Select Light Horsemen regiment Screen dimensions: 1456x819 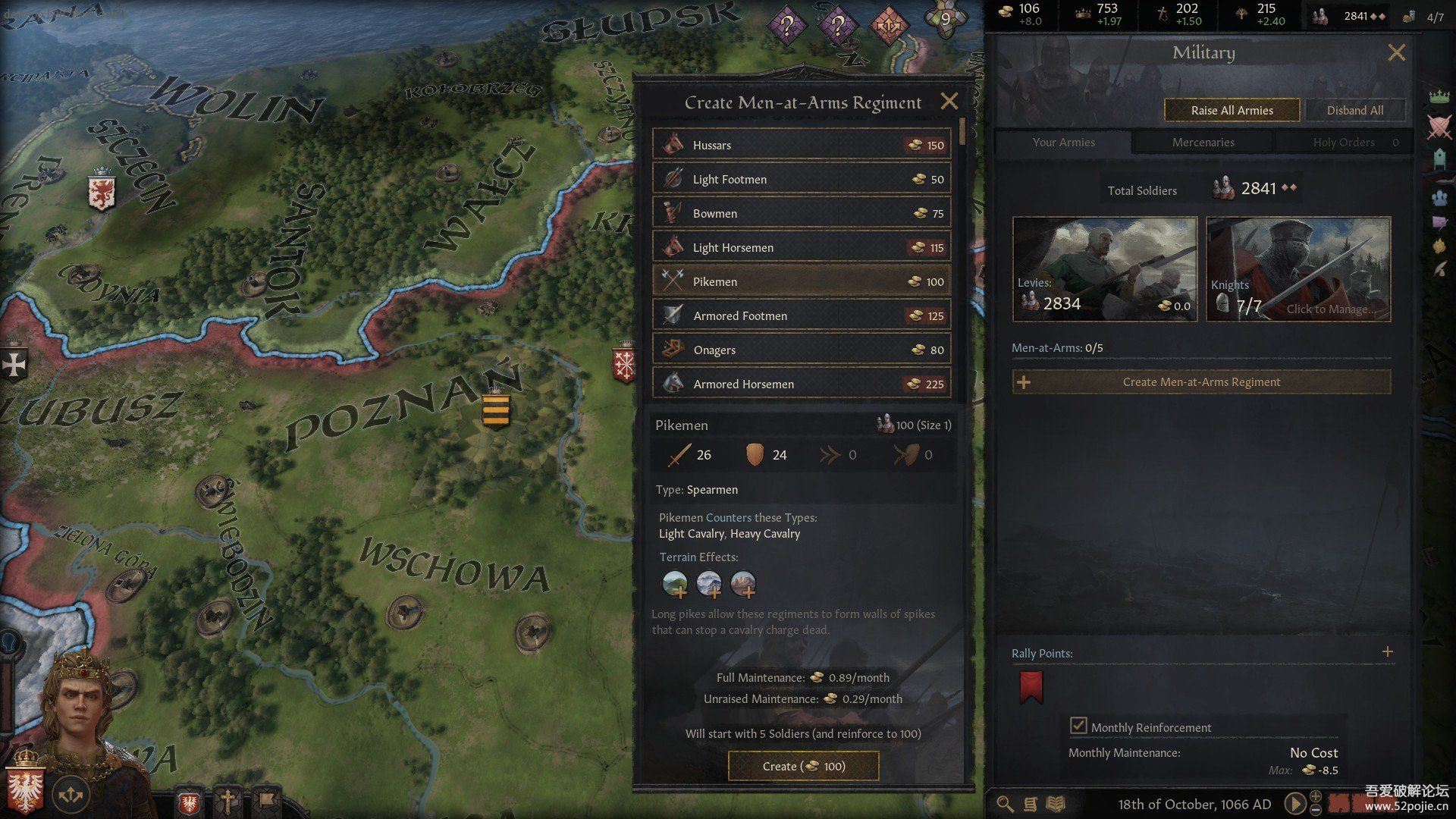pyautogui.click(x=802, y=247)
